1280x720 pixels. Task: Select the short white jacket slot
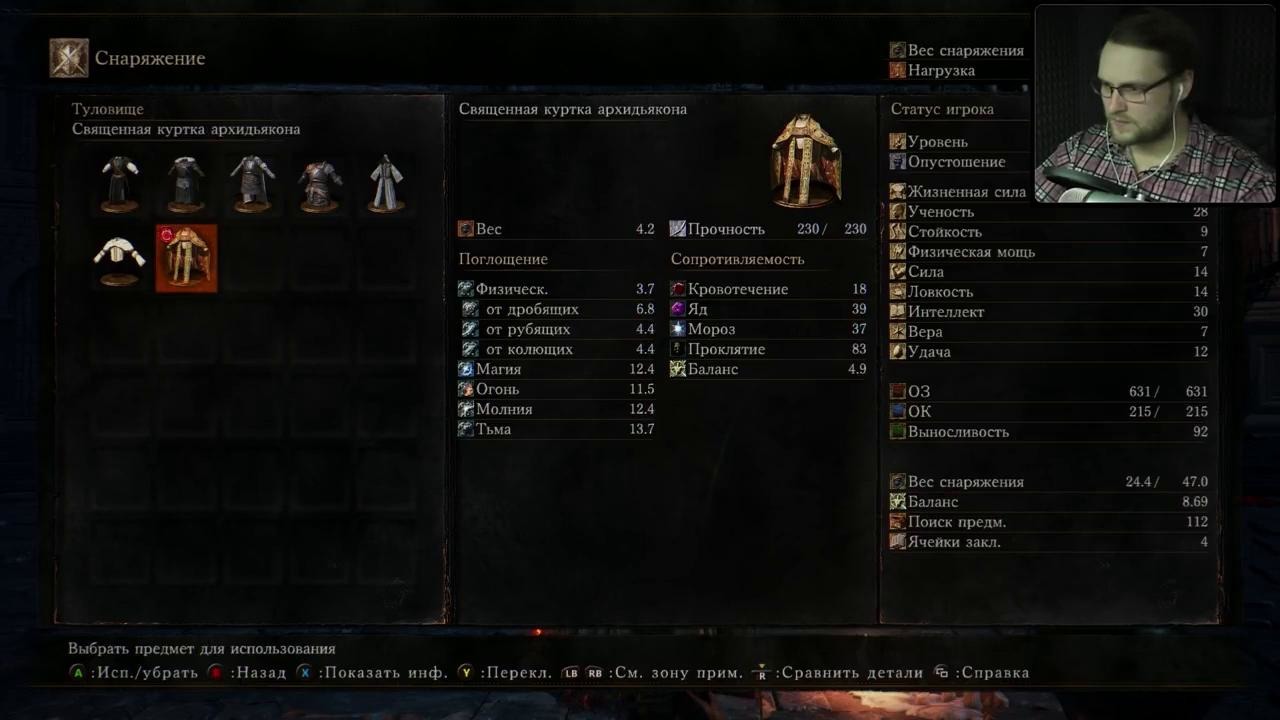click(x=120, y=258)
